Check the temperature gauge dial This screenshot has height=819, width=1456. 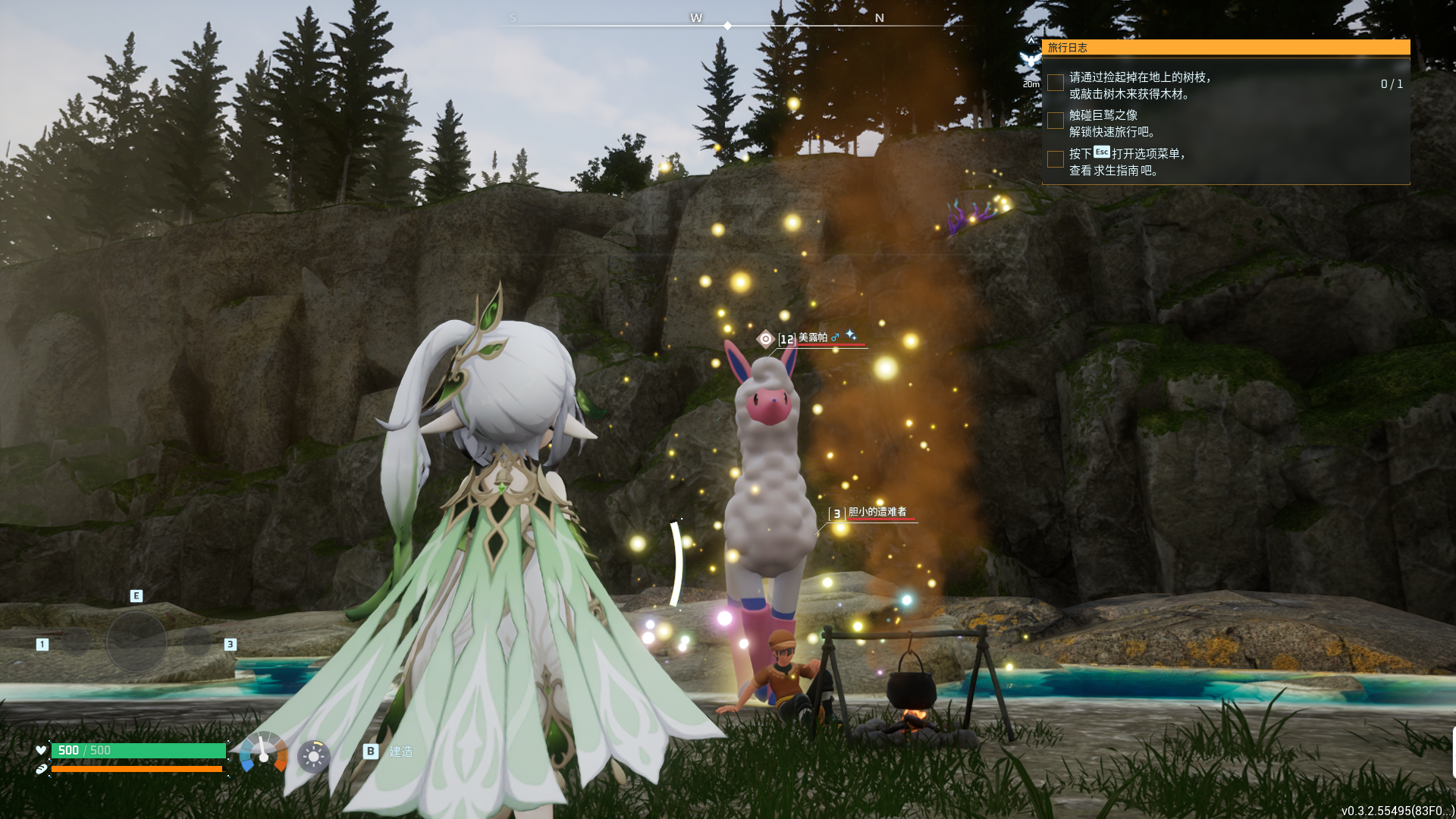pyautogui.click(x=263, y=754)
